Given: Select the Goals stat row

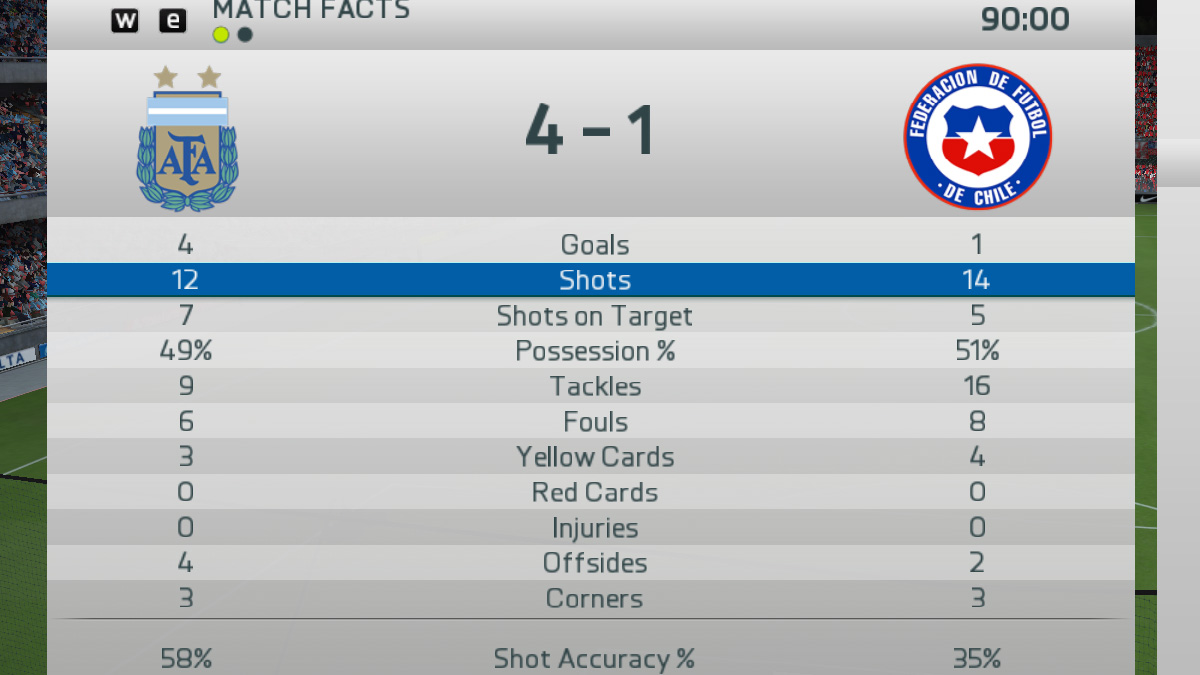Looking at the screenshot, I should pos(595,245).
